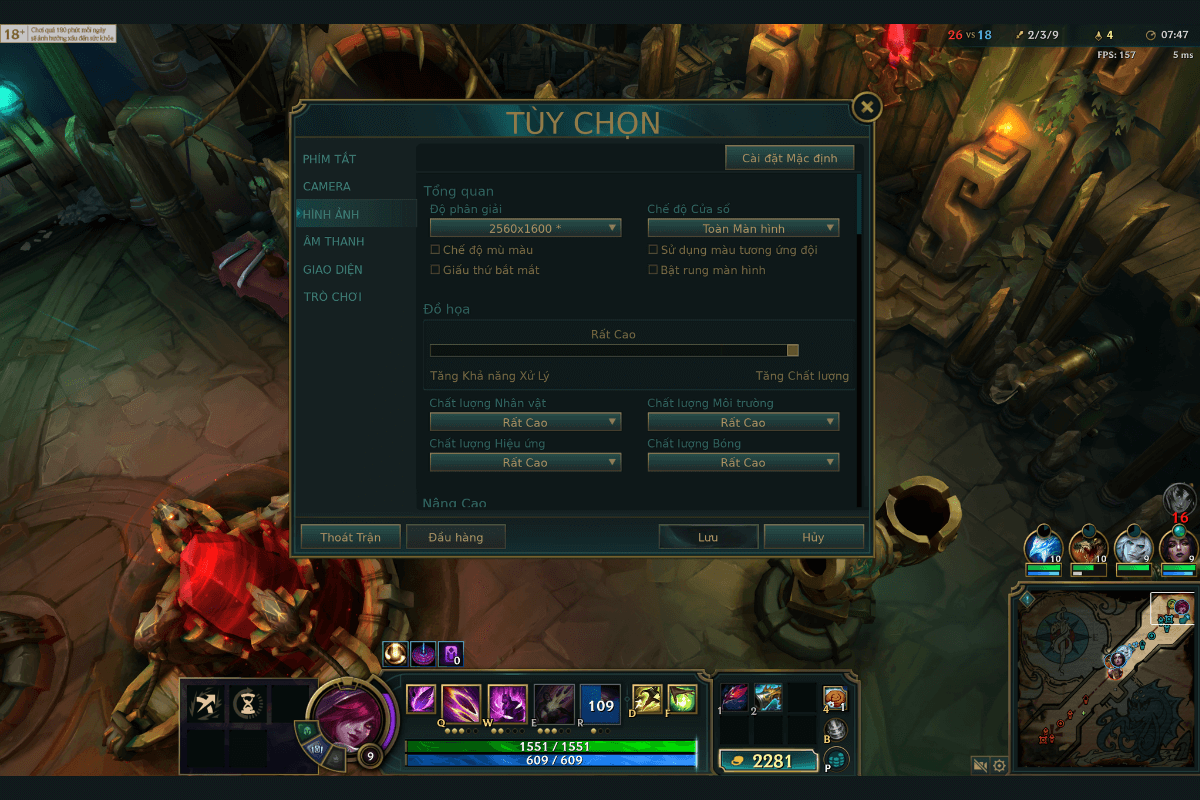Open the Độ phân giải resolution dropdown

(525, 229)
